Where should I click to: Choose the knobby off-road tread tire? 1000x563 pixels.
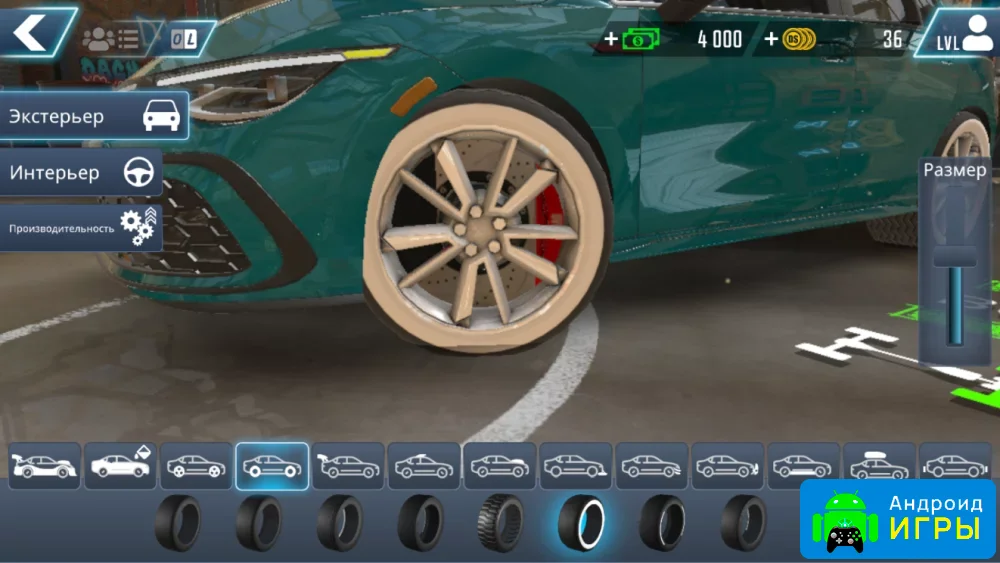[500, 522]
